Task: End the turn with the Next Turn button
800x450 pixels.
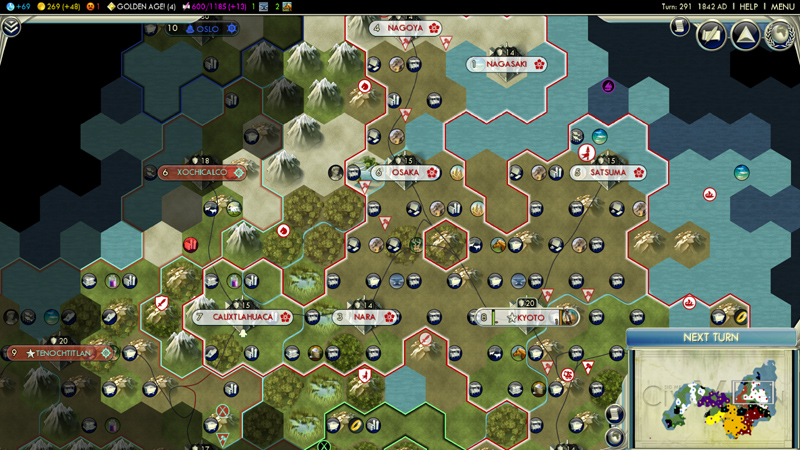Action: [711, 337]
